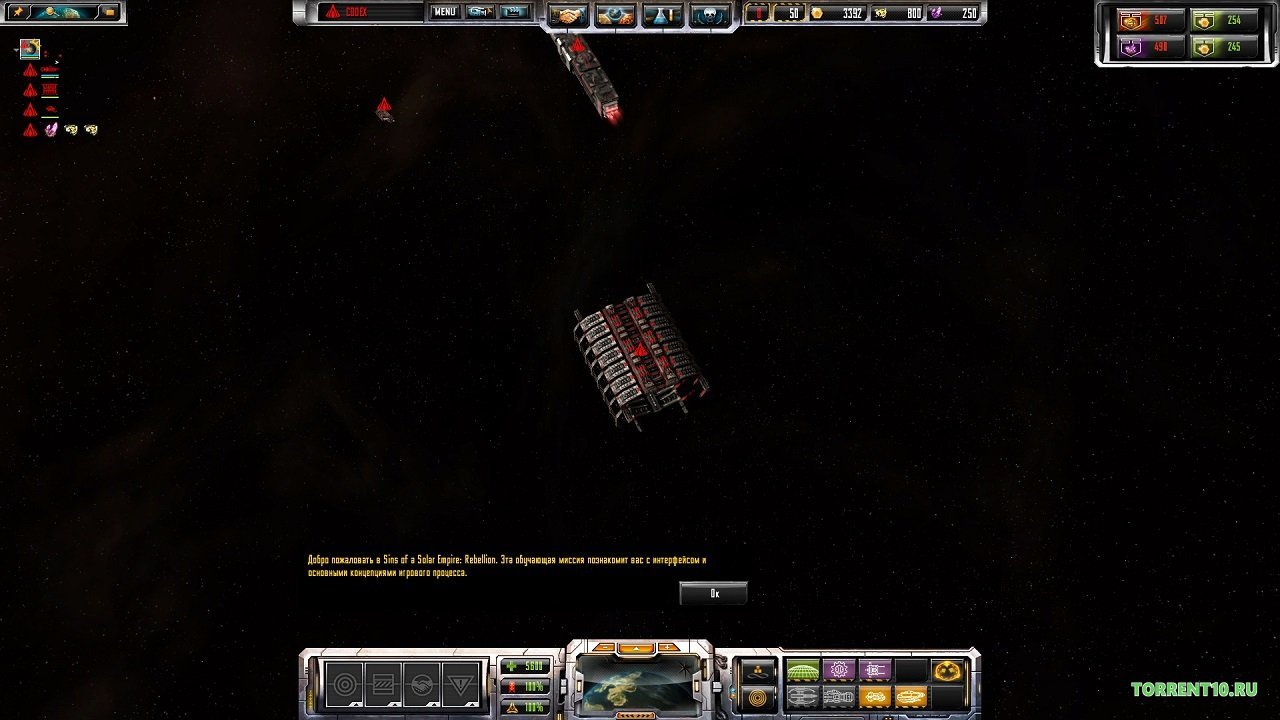This screenshot has height=720, width=1280.
Task: Toggle the warning triangle filter in bottom-left panel
Action: point(460,684)
